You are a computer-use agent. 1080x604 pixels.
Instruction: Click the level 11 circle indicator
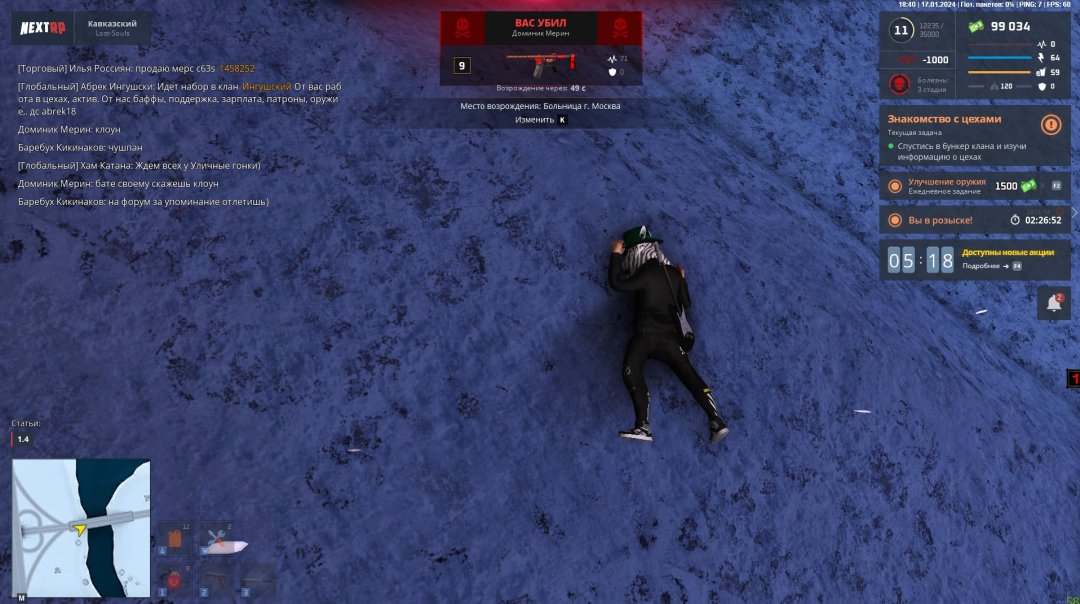point(901,31)
